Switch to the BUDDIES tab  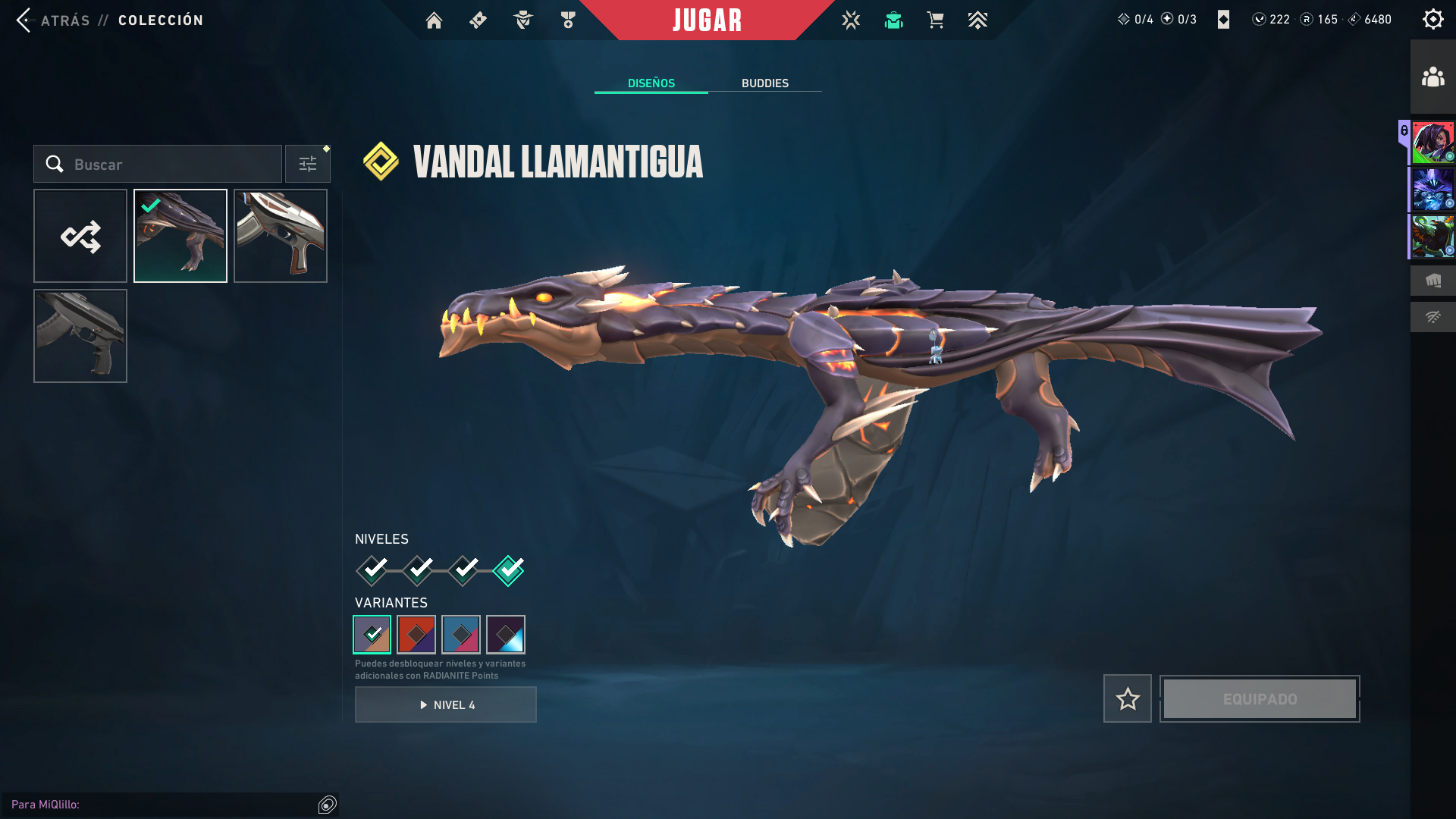pos(765,83)
